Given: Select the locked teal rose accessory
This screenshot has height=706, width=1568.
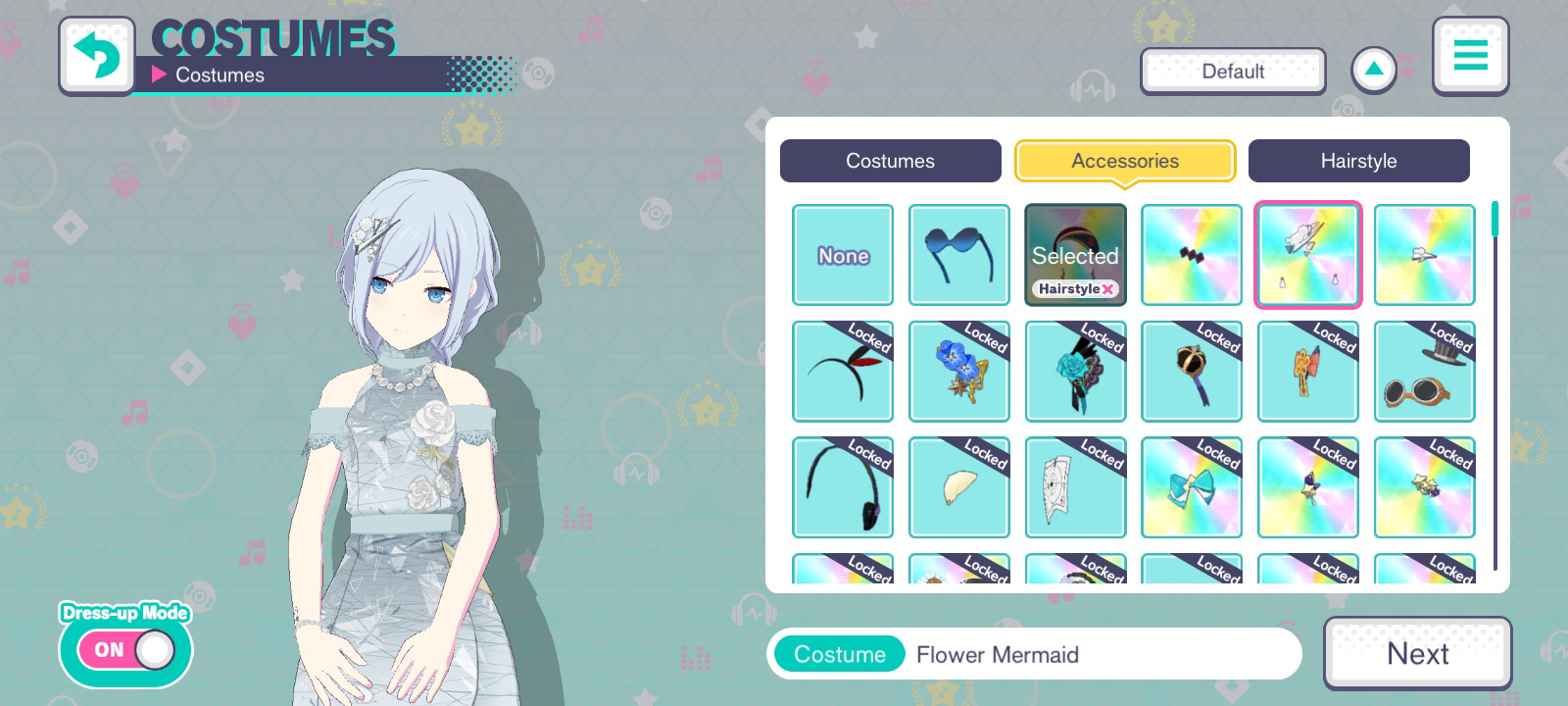Looking at the screenshot, I should tap(1075, 372).
